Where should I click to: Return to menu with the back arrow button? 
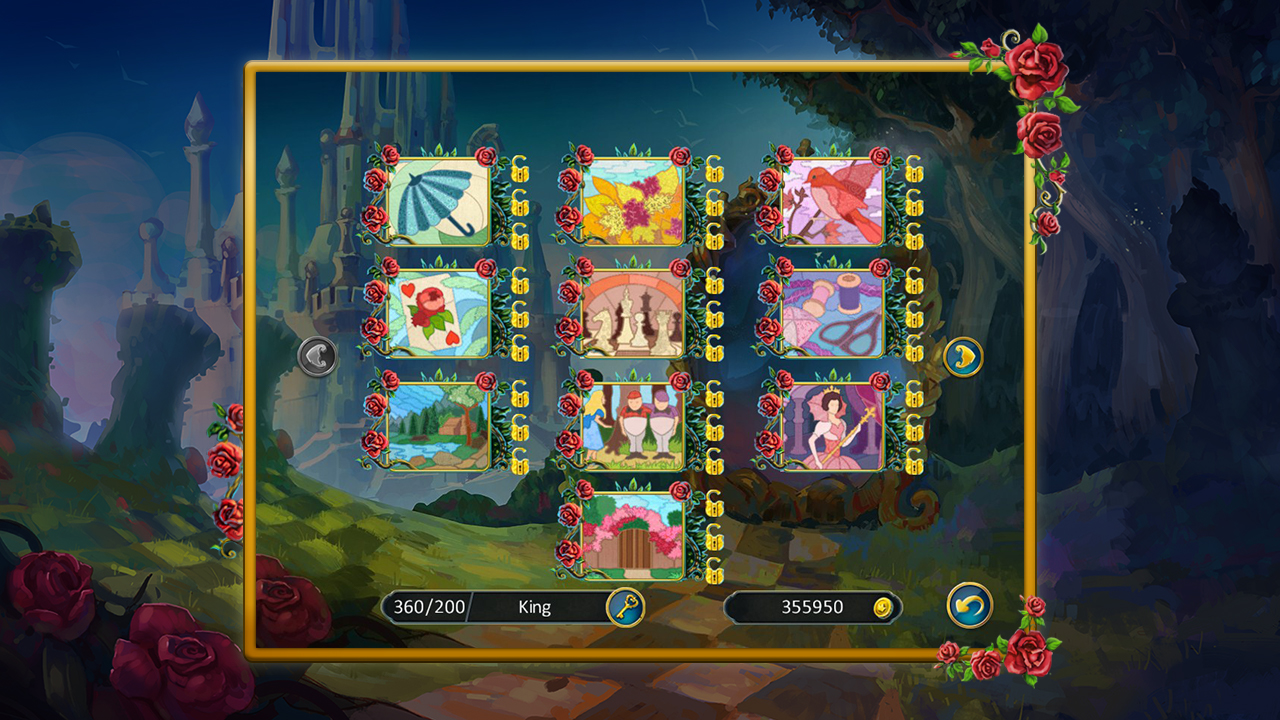point(966,606)
